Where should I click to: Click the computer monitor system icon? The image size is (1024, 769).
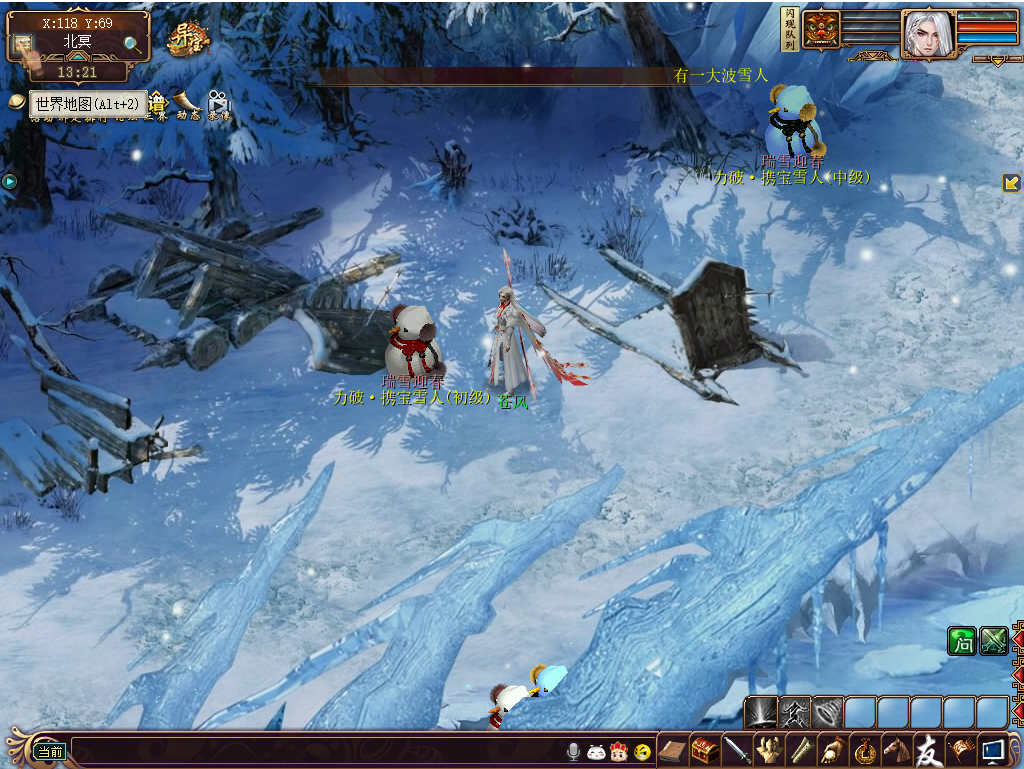(x=993, y=749)
